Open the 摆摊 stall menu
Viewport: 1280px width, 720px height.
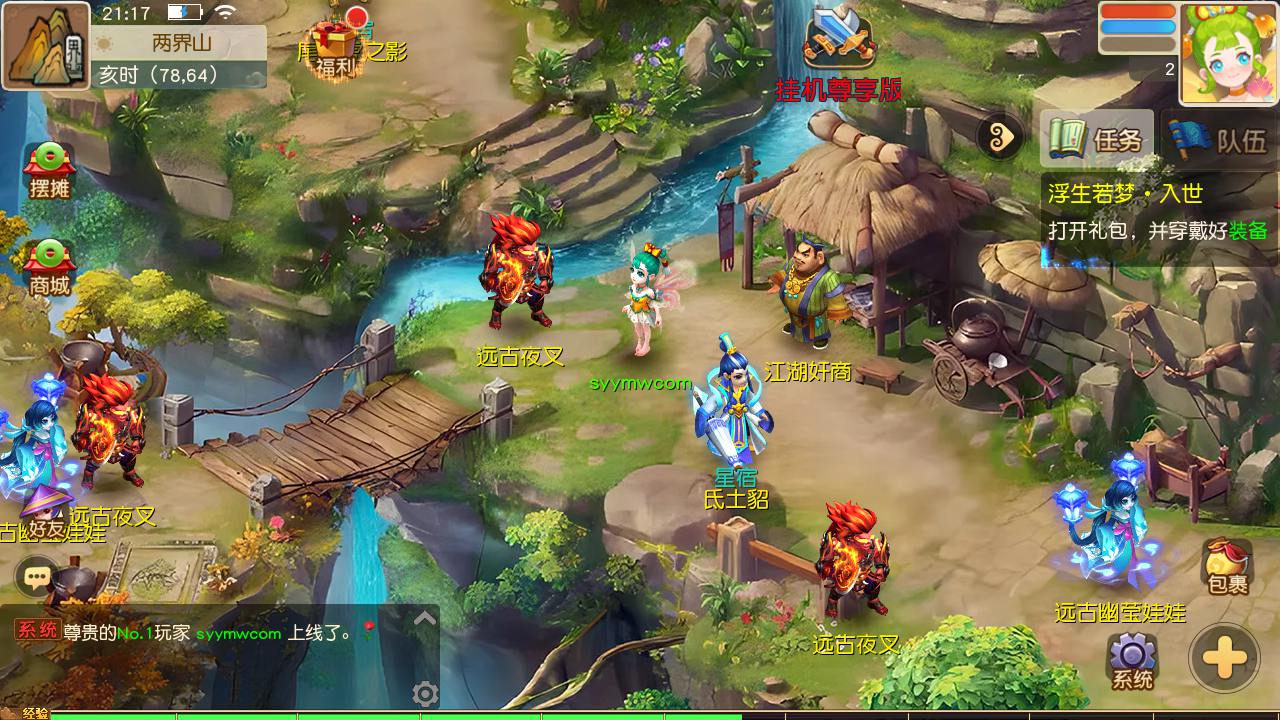[x=49, y=170]
